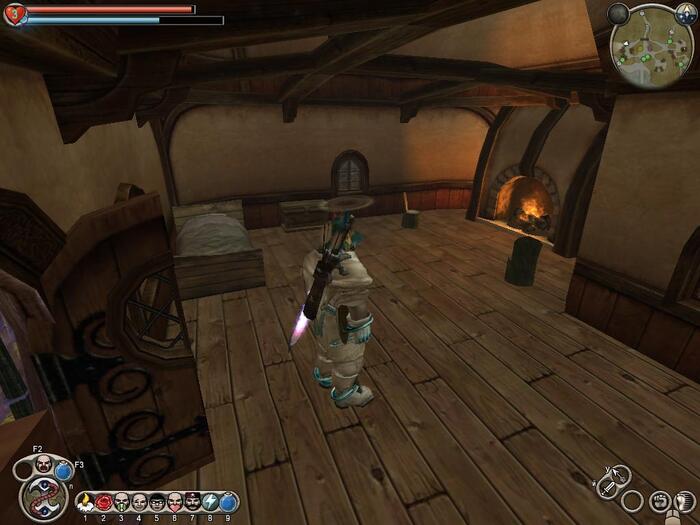
Task: Click the dark moon orb beside the minimap
Action: point(619,14)
